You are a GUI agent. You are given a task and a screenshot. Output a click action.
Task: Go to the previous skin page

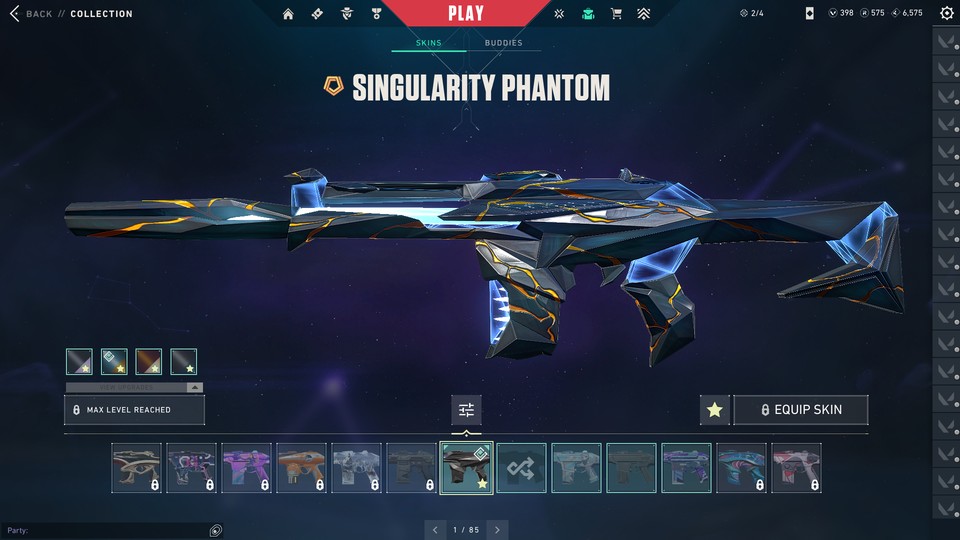point(435,529)
